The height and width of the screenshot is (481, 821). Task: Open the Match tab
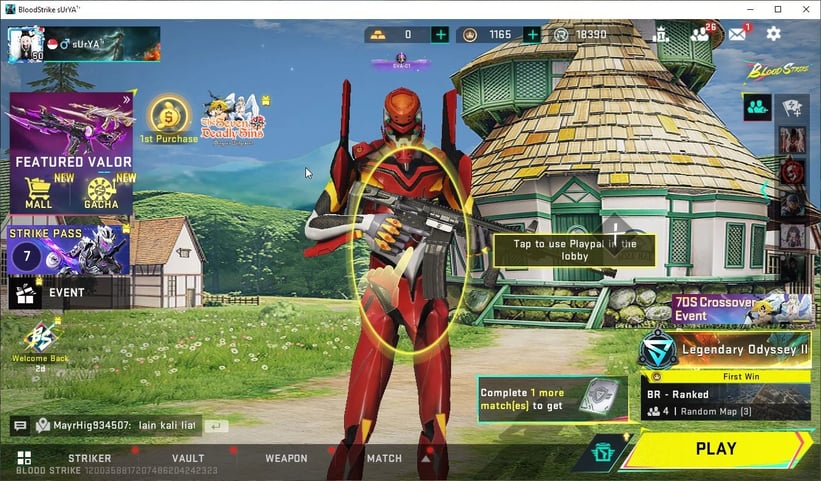[x=384, y=458]
